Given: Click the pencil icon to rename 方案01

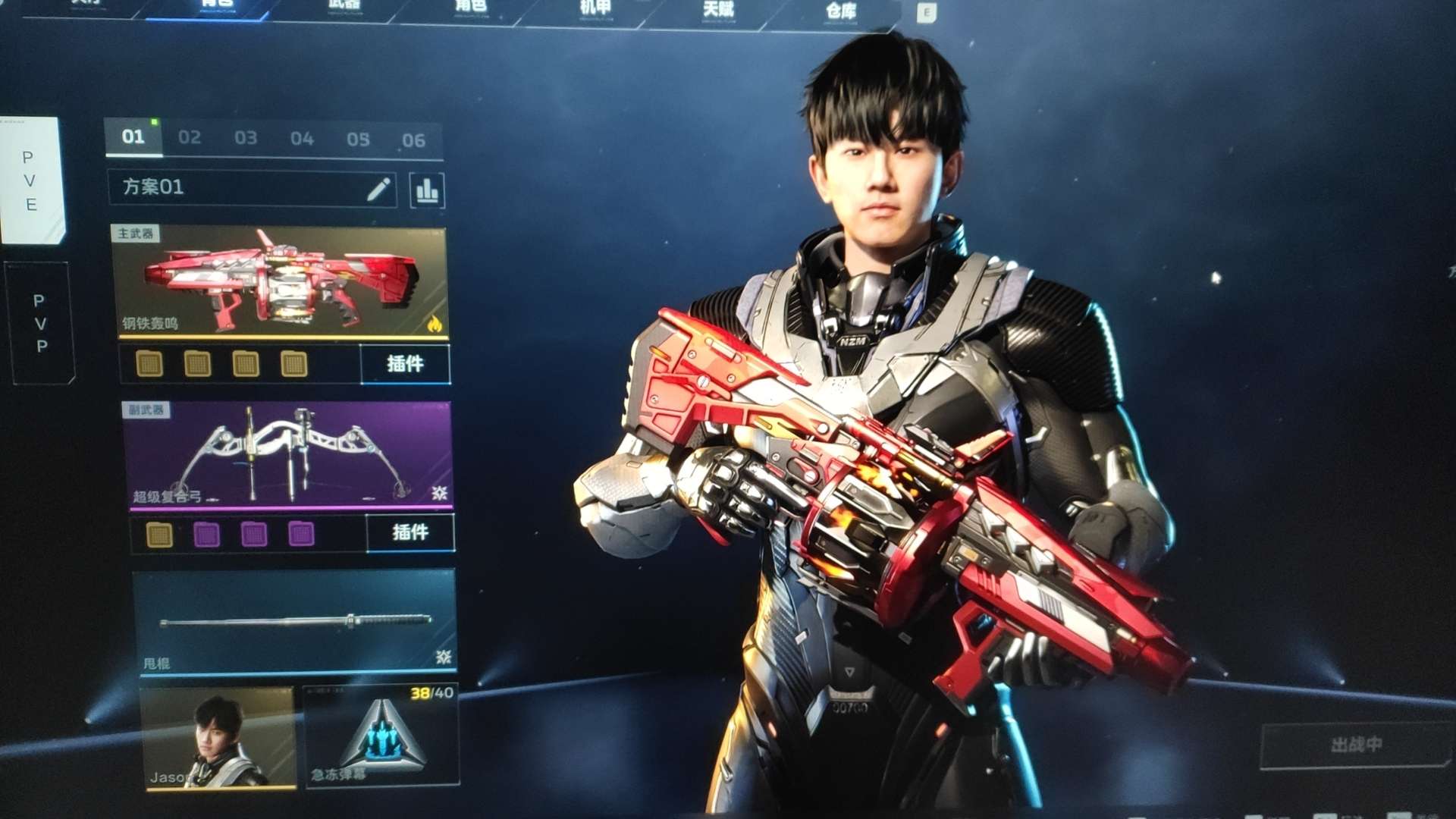Looking at the screenshot, I should pyautogui.click(x=378, y=189).
